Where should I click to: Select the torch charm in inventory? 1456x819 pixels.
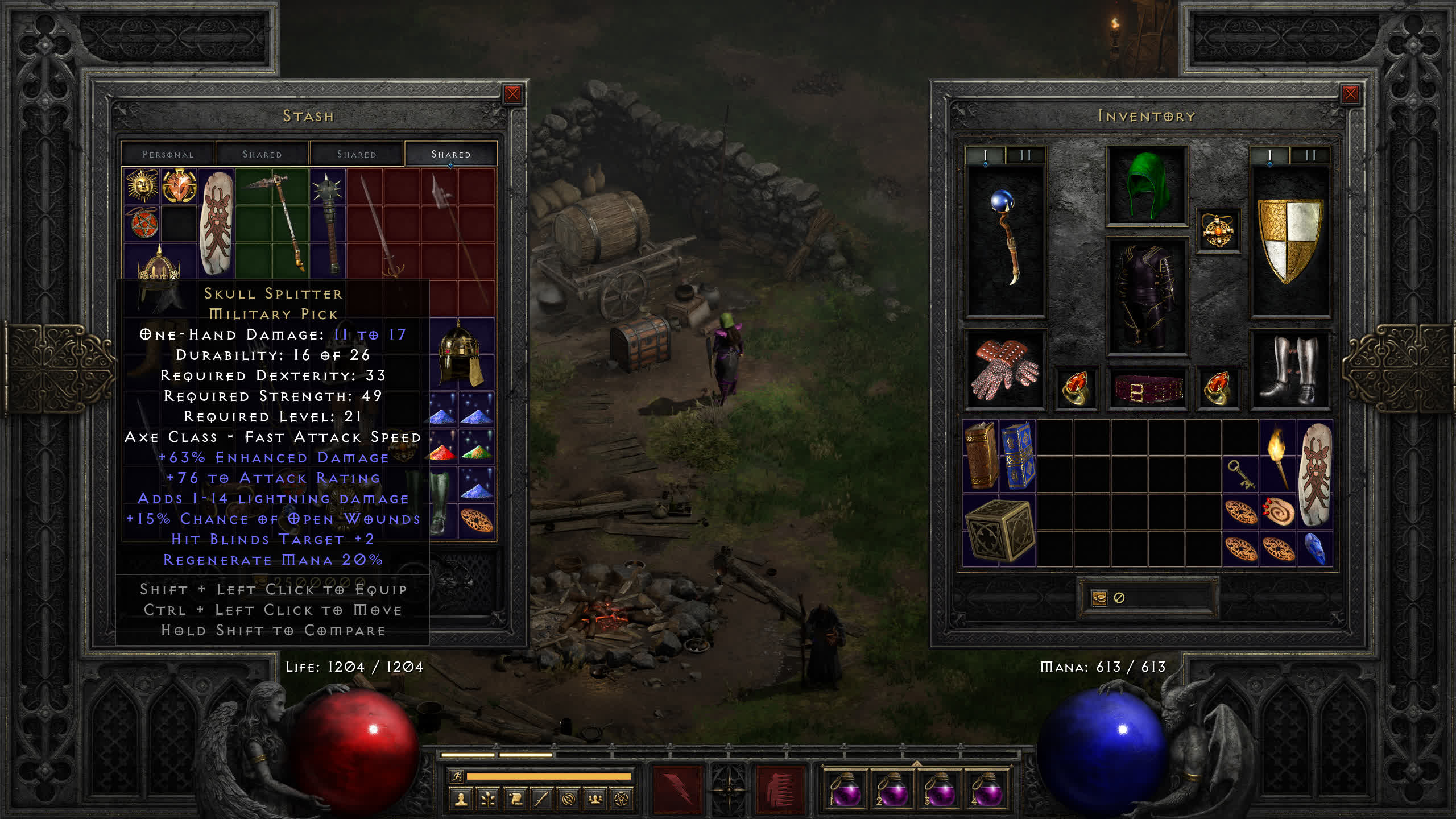click(1277, 456)
